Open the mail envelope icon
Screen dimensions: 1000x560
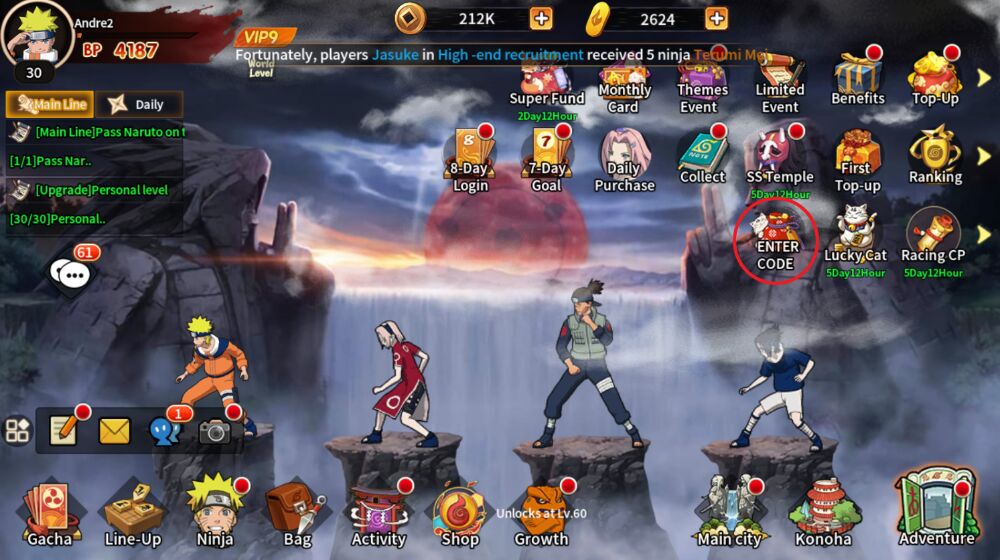click(x=114, y=431)
